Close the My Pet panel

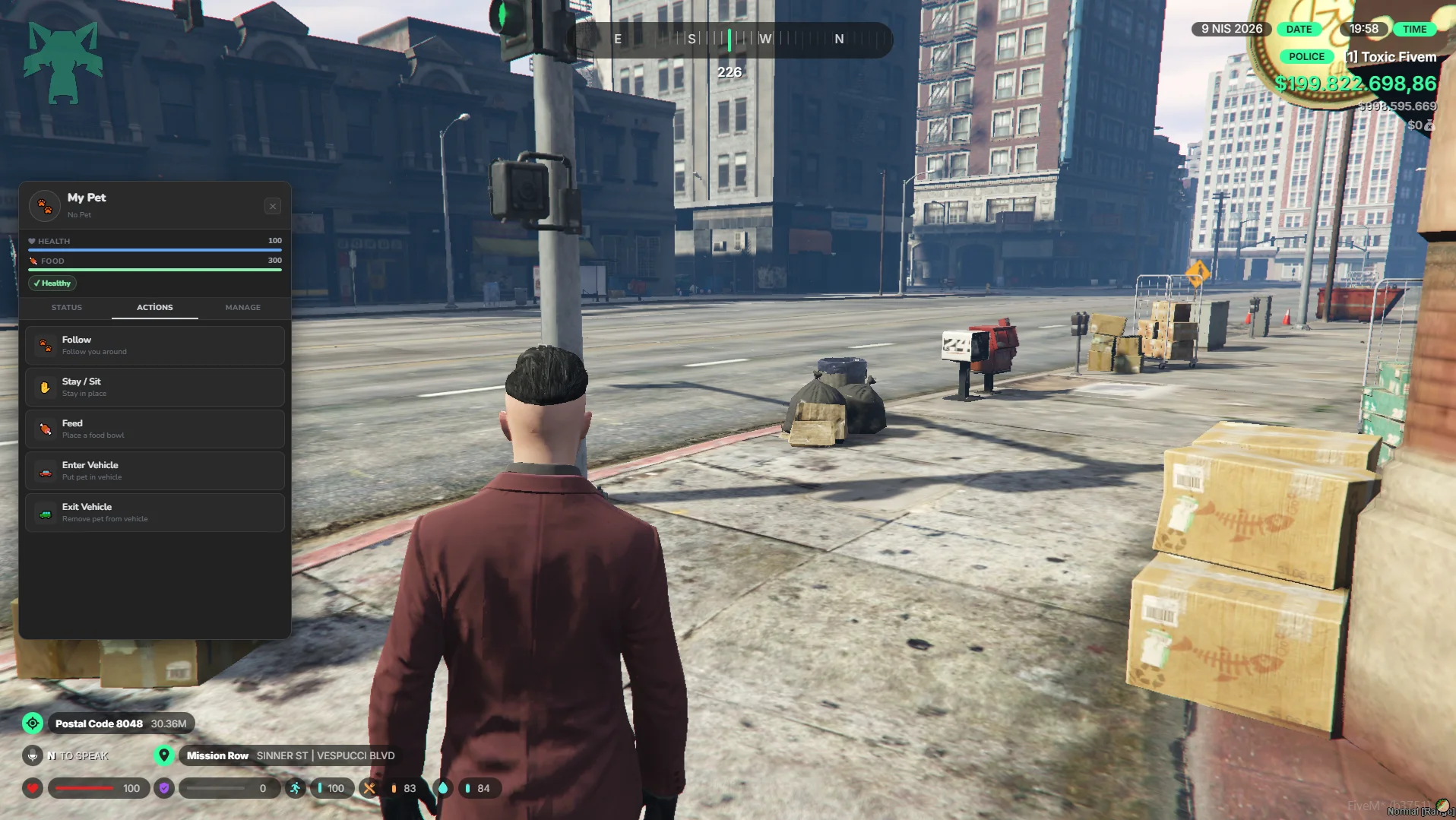273,206
